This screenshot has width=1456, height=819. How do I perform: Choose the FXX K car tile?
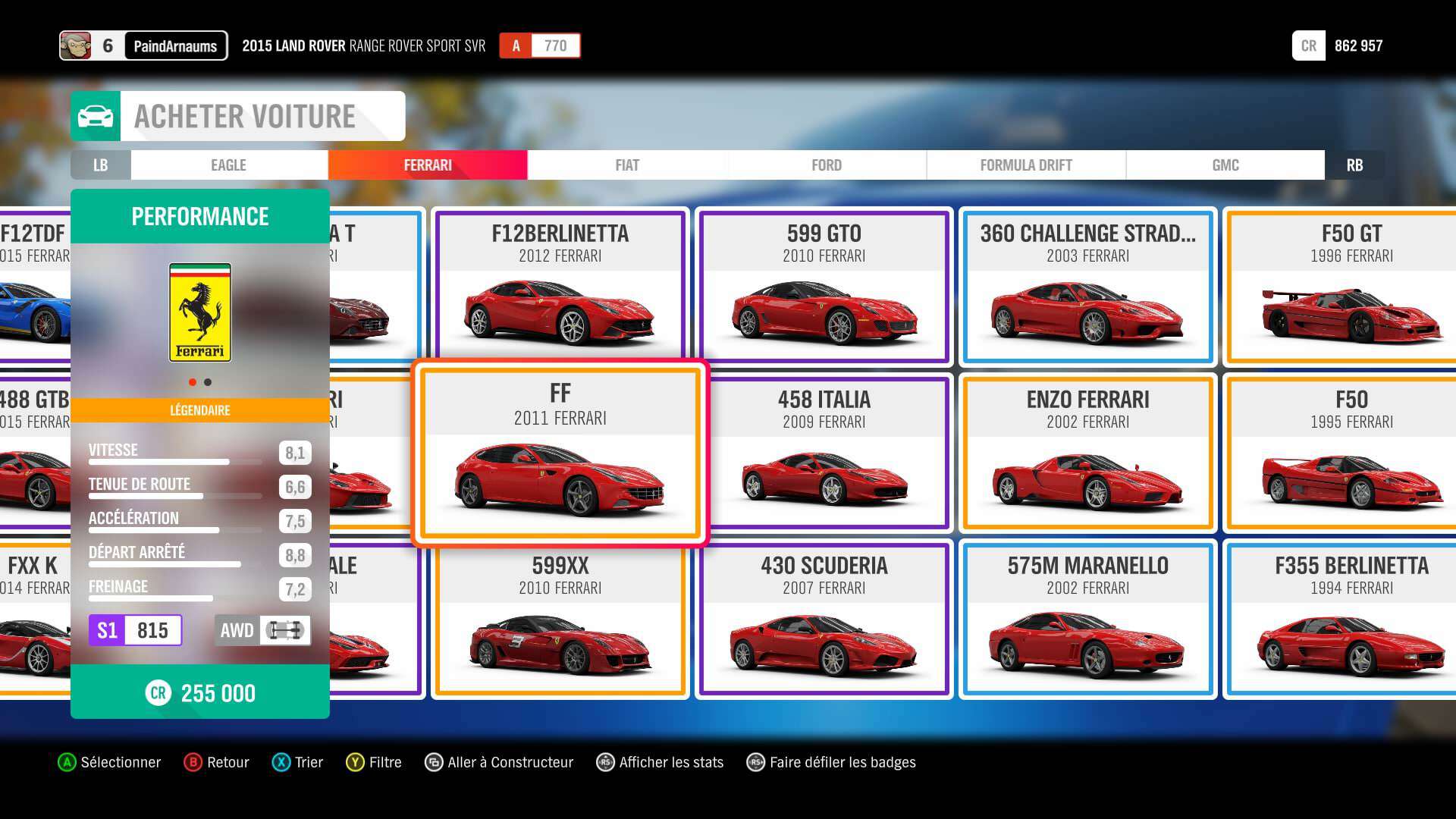[x=34, y=619]
